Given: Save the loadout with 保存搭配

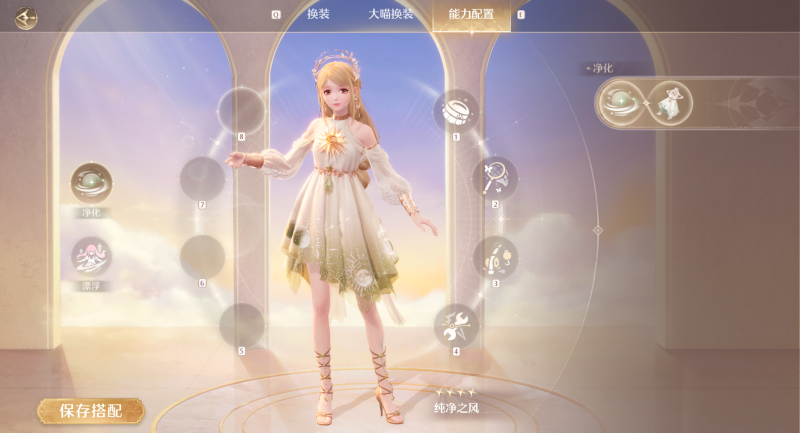Looking at the screenshot, I should click(x=90, y=410).
